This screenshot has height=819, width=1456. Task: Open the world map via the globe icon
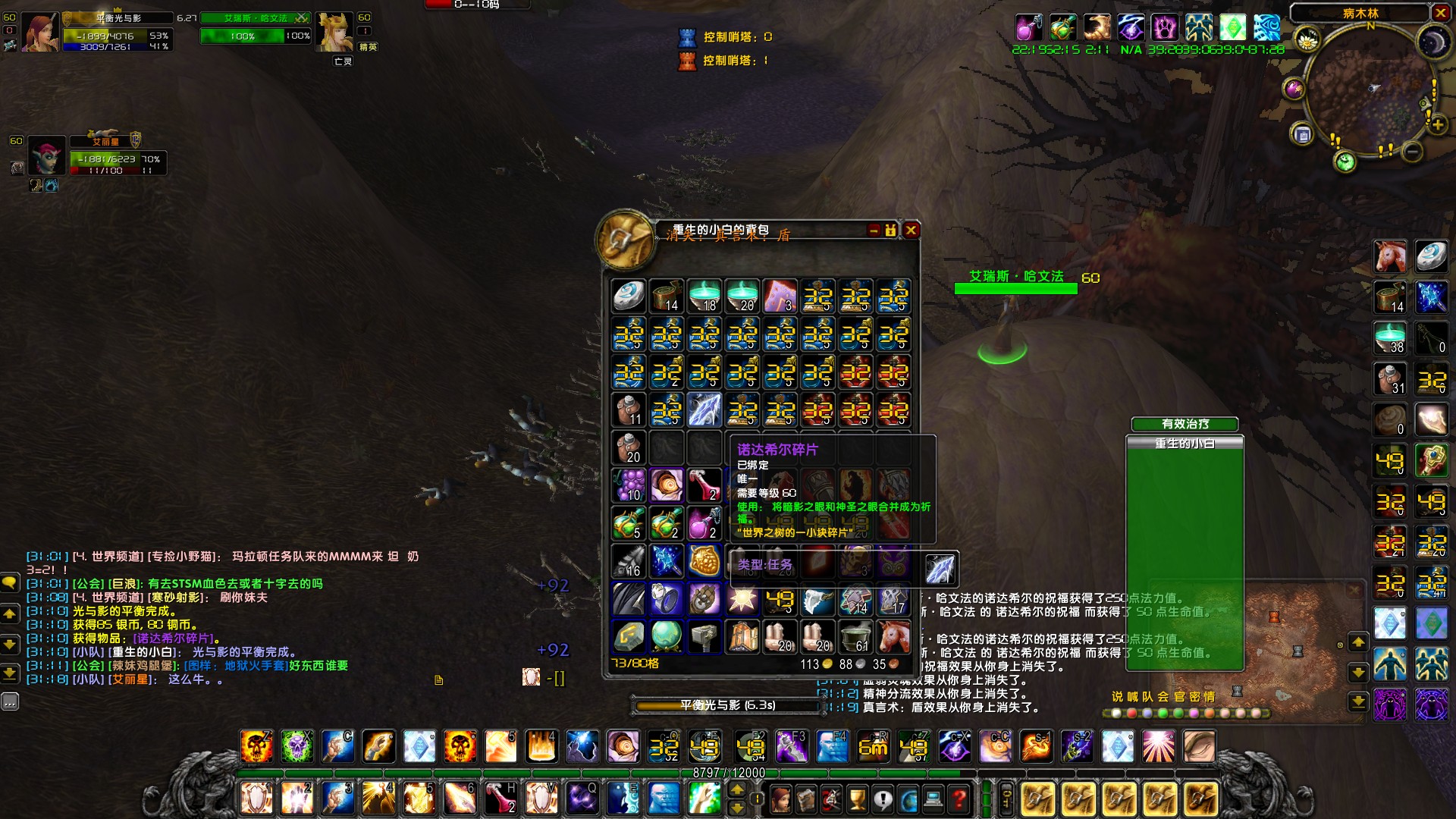tap(908, 798)
